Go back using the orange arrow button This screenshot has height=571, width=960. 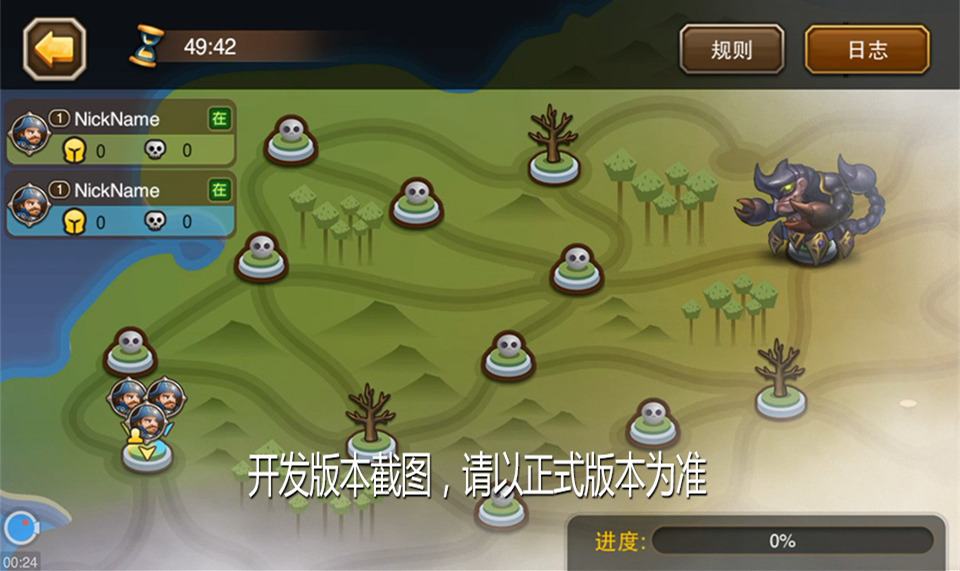(55, 48)
